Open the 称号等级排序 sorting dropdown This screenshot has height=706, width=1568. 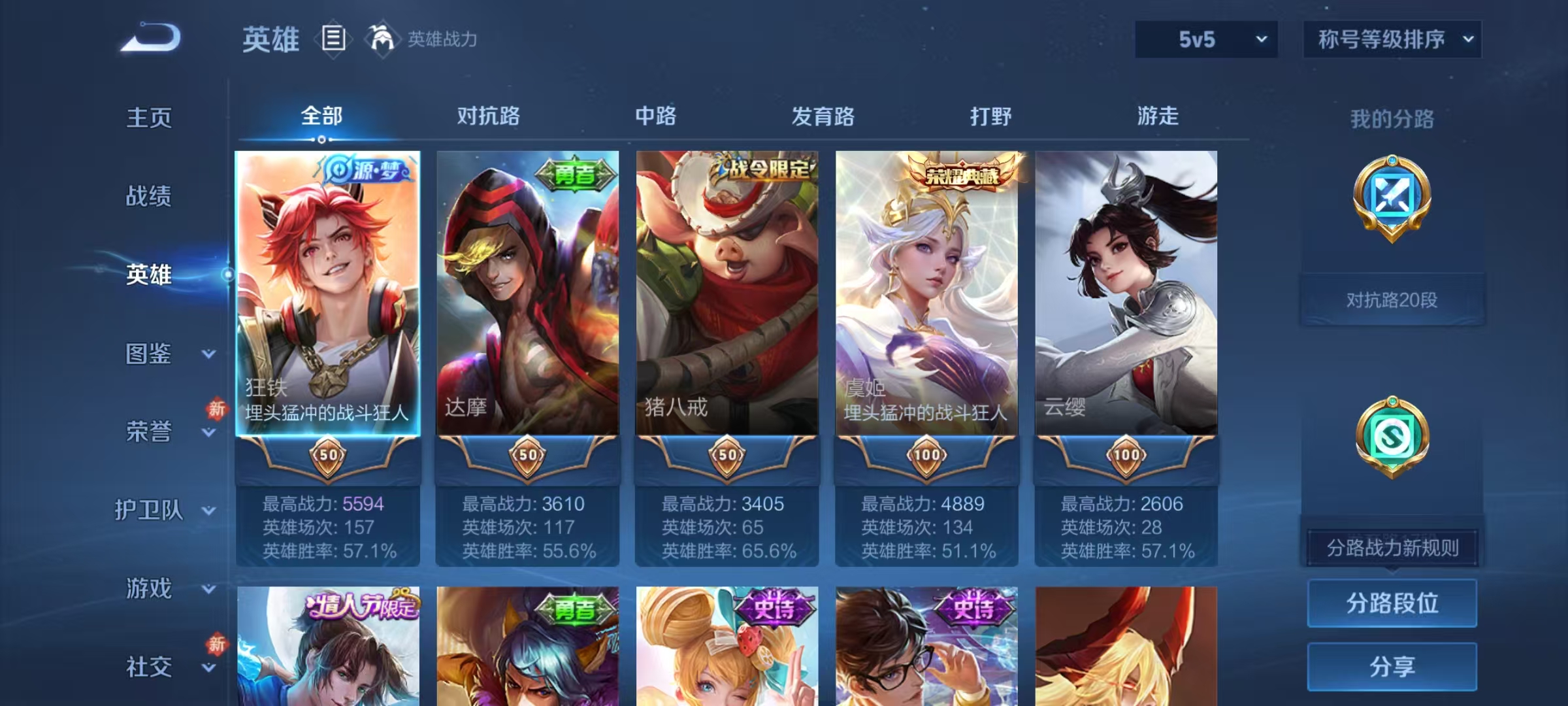click(1392, 39)
